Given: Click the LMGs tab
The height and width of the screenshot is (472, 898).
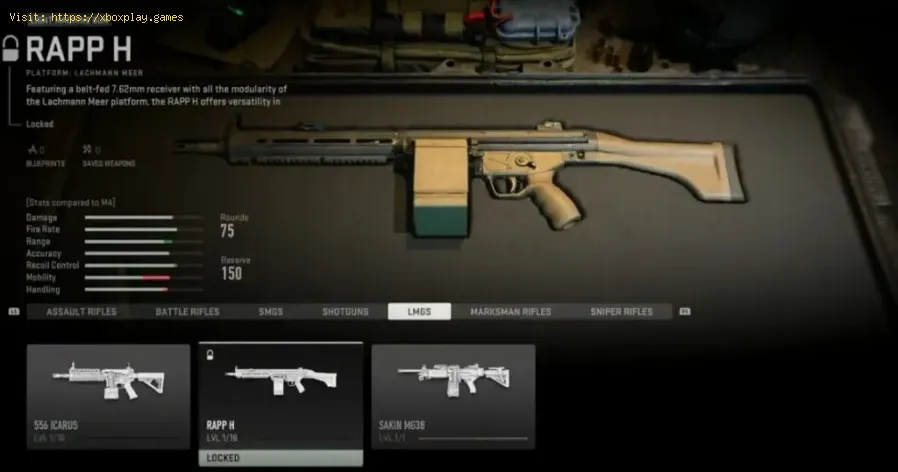Looking at the screenshot, I should point(419,312).
